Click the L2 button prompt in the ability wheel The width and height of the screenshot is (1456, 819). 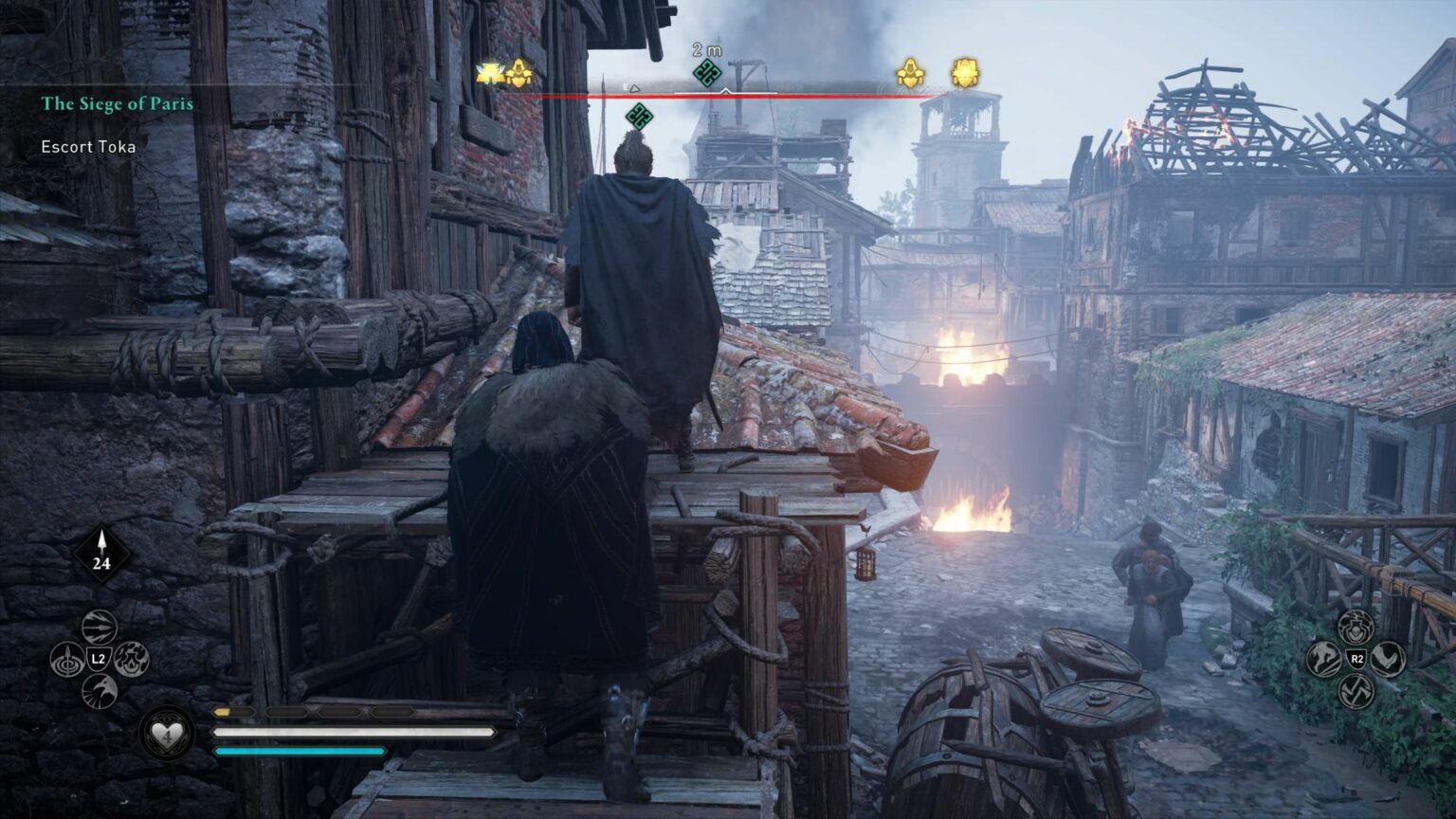tap(100, 659)
